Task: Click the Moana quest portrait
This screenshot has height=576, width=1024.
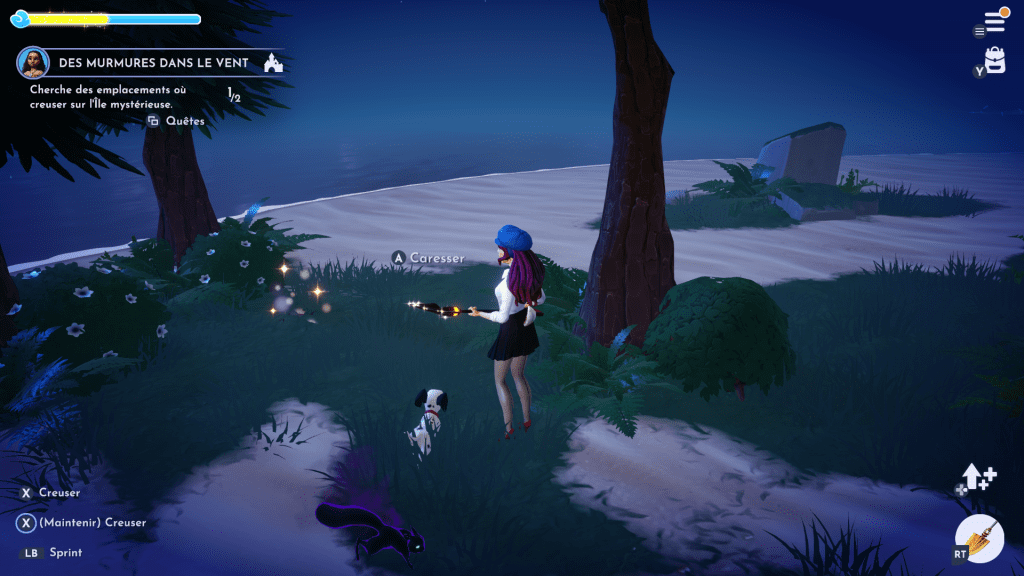Action: tap(33, 62)
